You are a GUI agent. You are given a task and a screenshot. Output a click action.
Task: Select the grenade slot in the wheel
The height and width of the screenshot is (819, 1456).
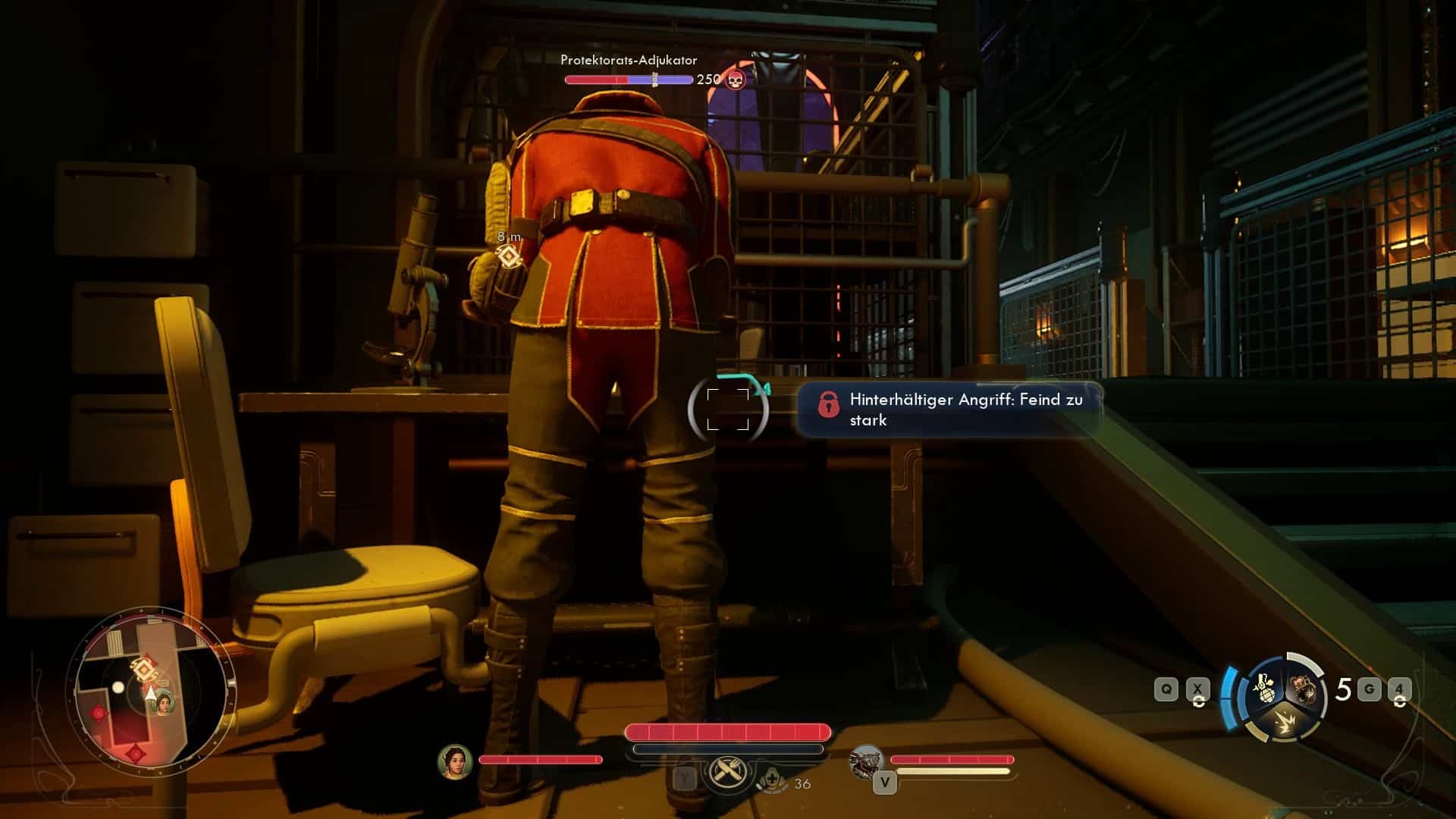click(1263, 687)
